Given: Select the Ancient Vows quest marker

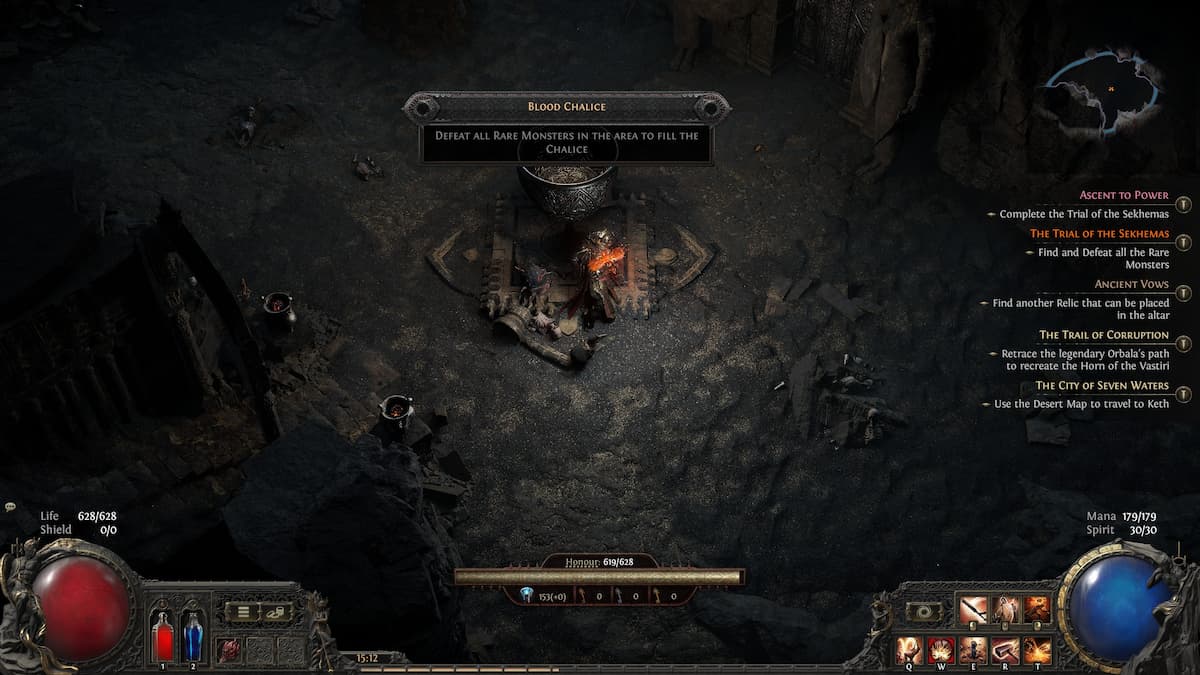Looking at the screenshot, I should point(1183,293).
